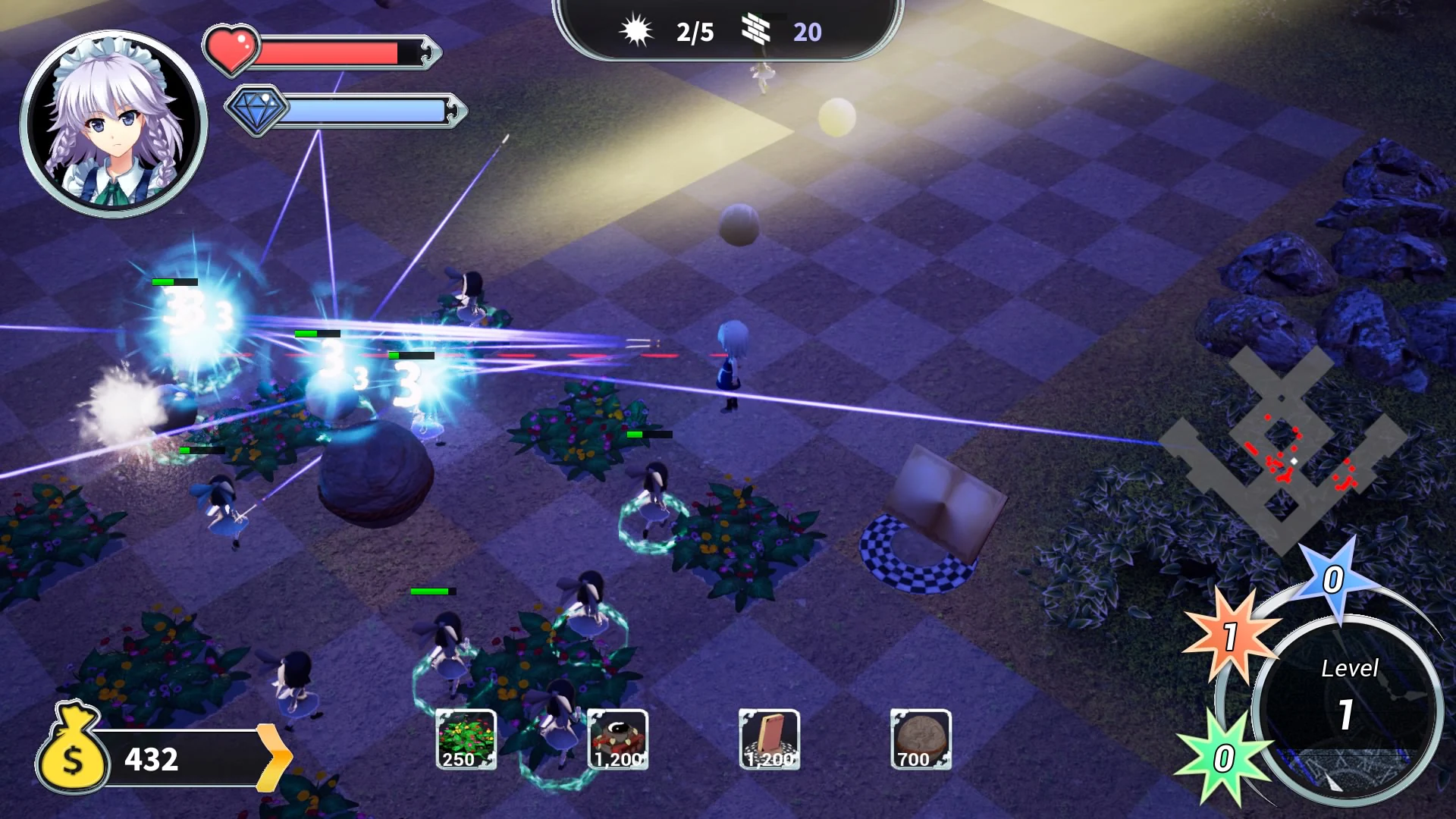Click the brick counter showing 20

click(x=785, y=32)
